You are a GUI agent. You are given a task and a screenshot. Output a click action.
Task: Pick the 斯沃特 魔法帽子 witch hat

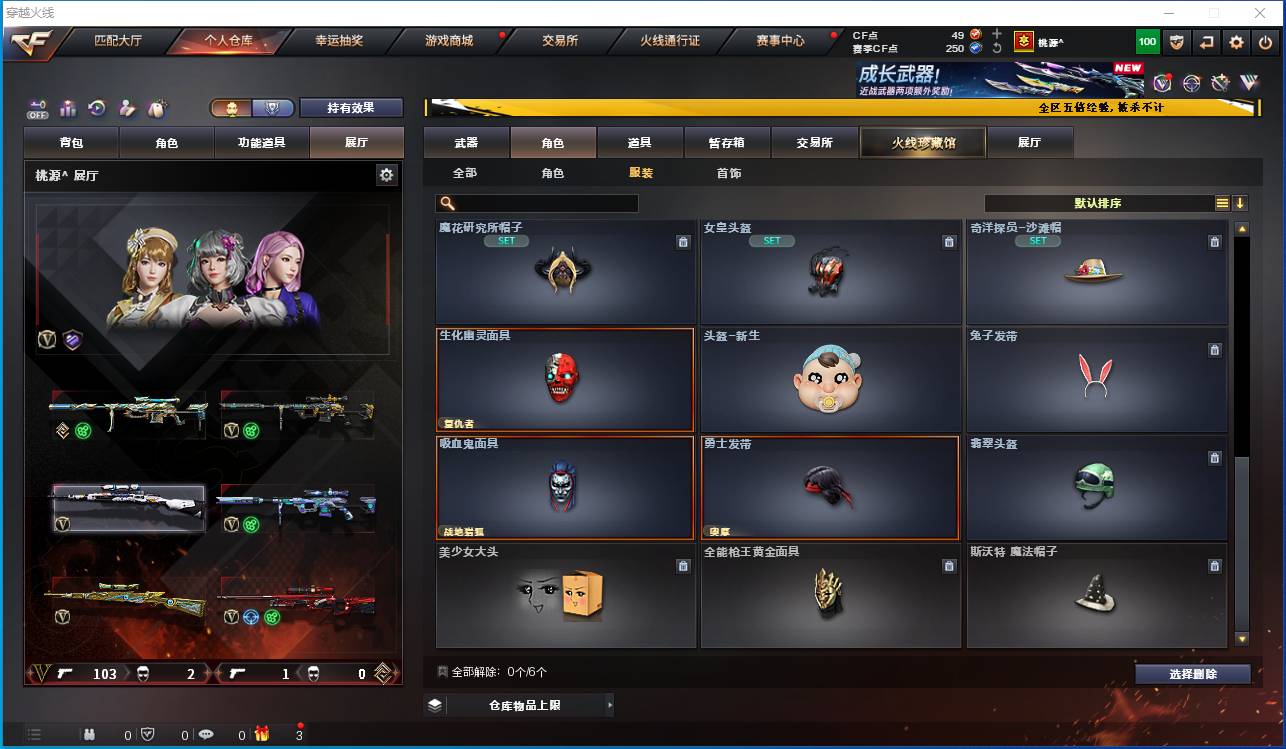click(1096, 596)
